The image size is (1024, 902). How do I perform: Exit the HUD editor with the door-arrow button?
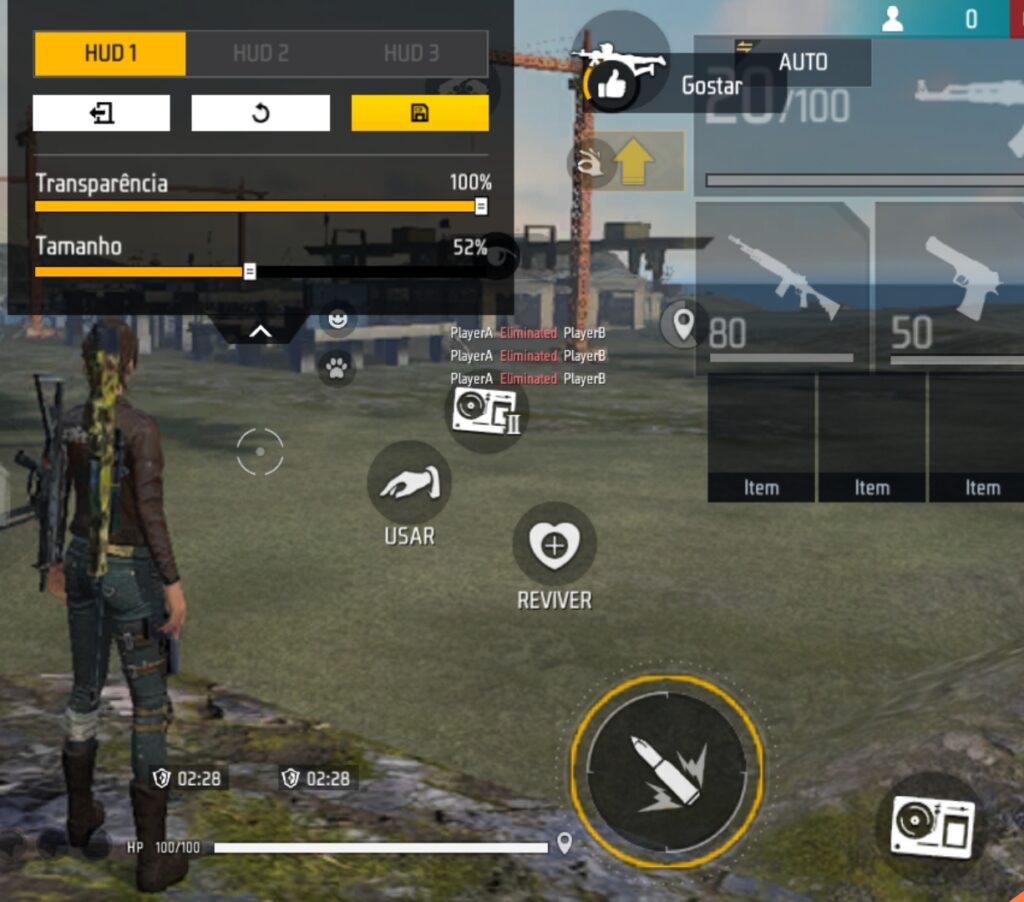pyautogui.click(x=101, y=113)
